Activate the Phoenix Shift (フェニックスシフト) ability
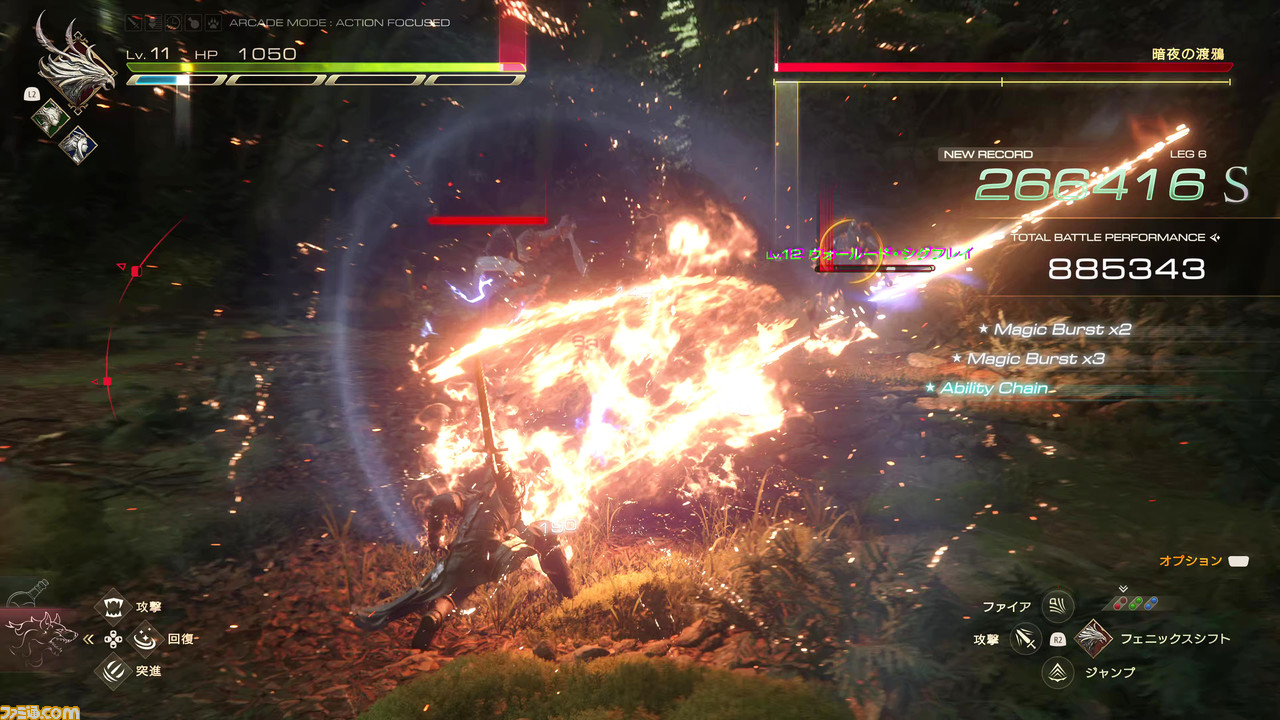The image size is (1280, 720). [x=1094, y=638]
